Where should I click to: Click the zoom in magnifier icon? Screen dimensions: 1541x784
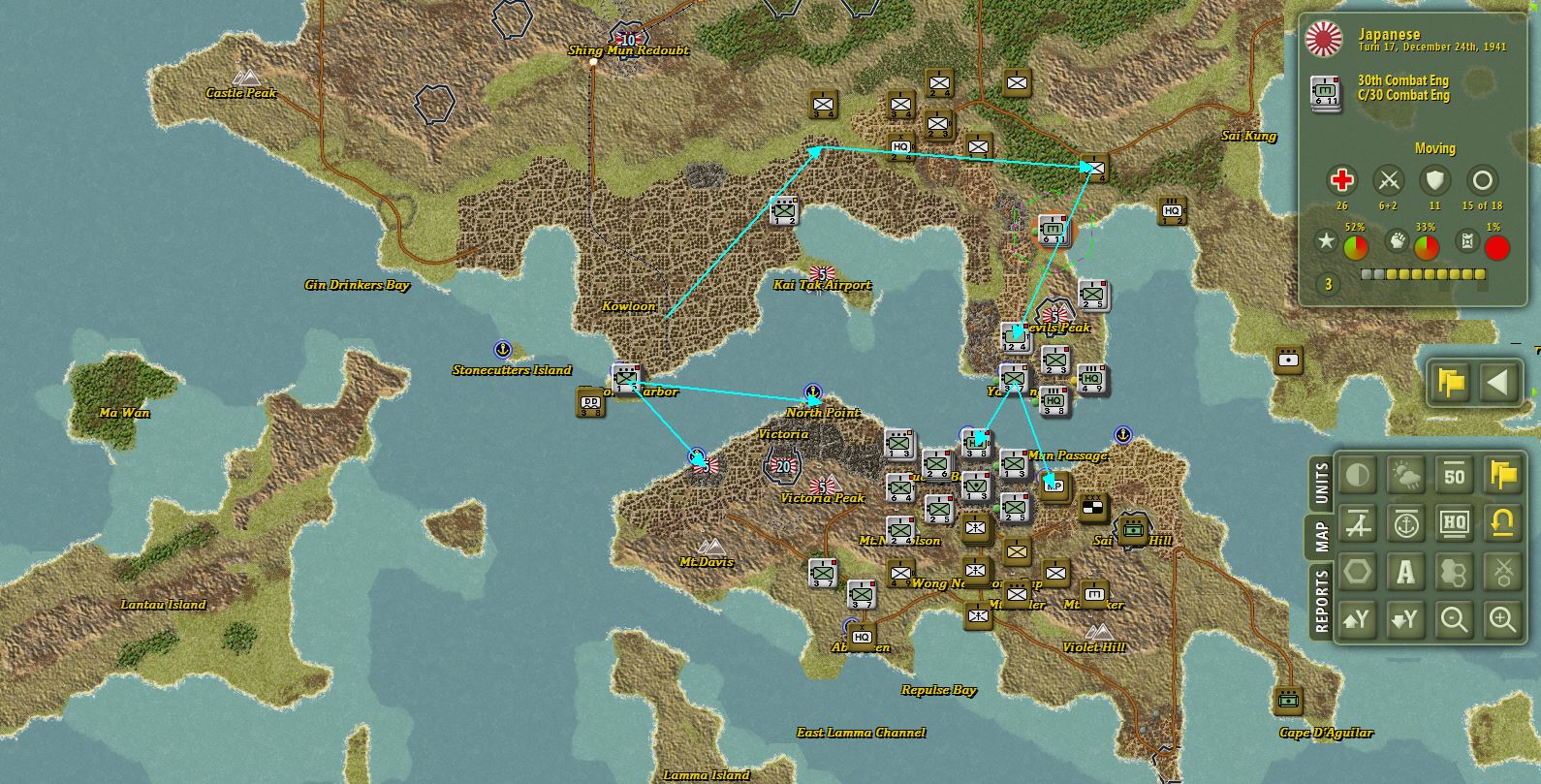pyautogui.click(x=1501, y=619)
